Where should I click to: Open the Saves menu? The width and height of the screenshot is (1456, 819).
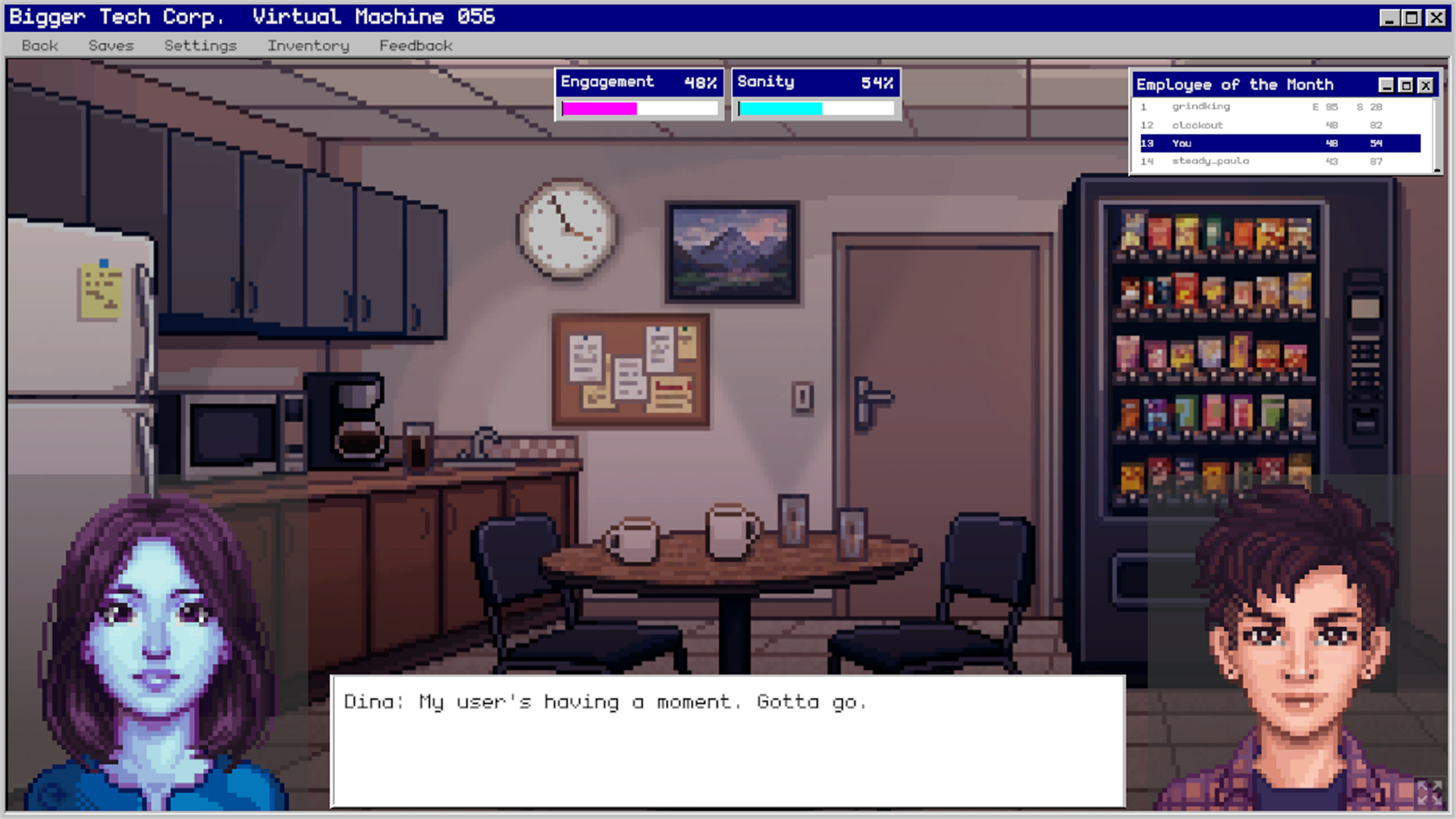(x=111, y=45)
